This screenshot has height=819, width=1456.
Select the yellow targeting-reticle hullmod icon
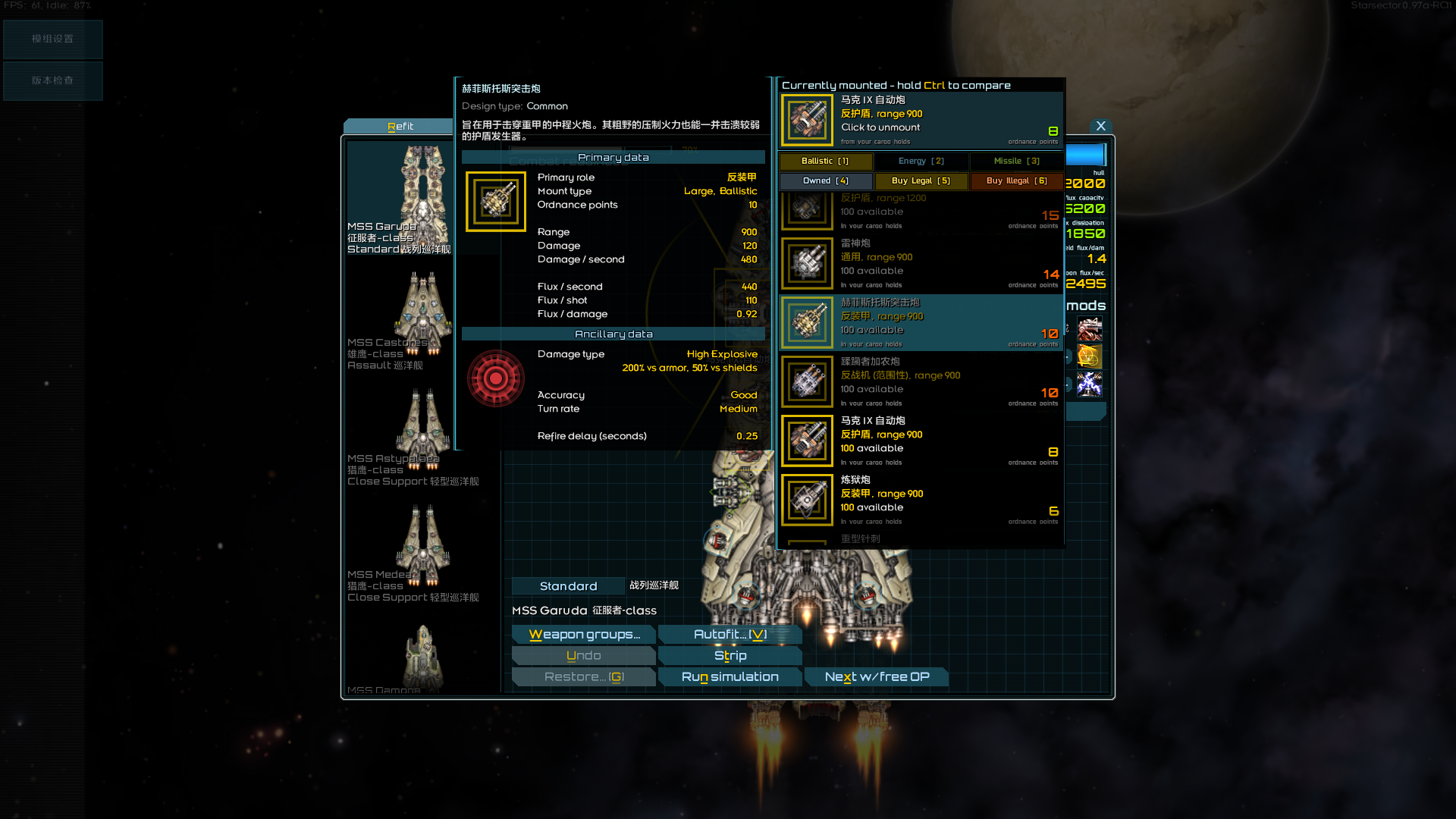1090,356
